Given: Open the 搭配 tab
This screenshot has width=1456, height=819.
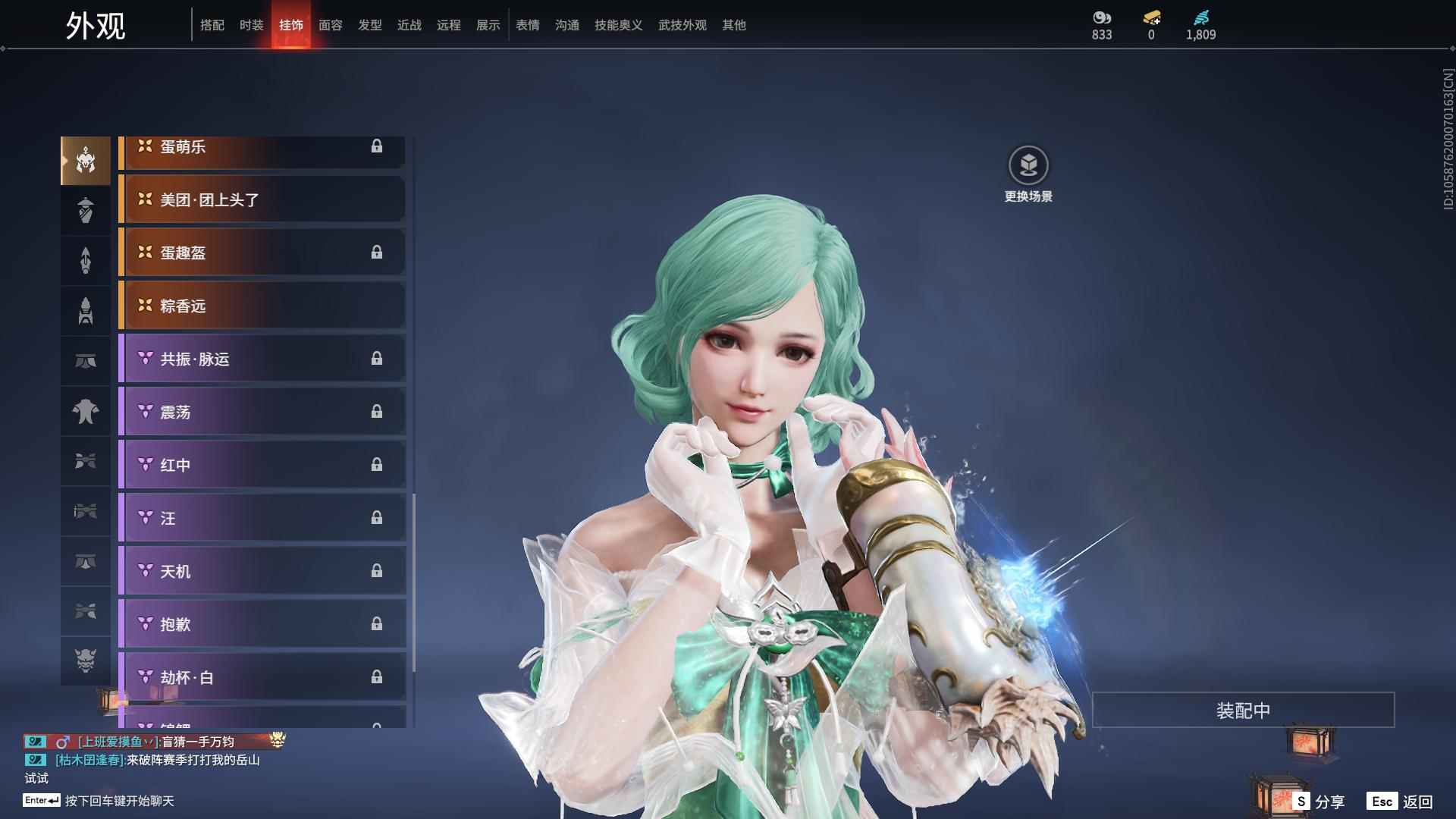Looking at the screenshot, I should point(212,25).
